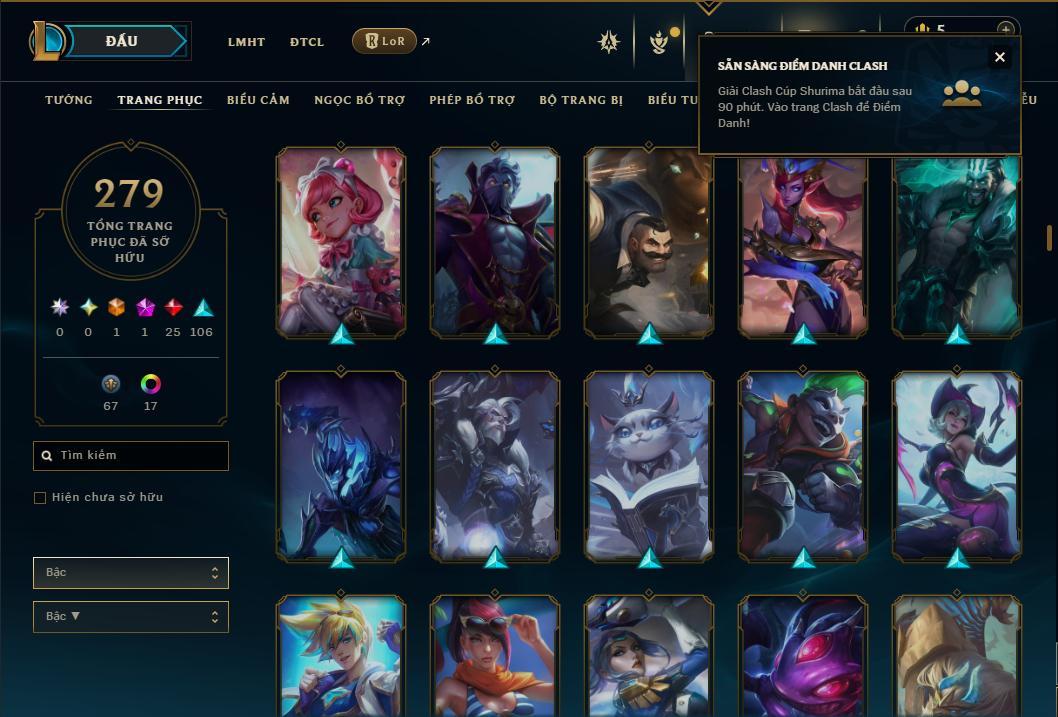Show the BỘ TRANG BỊ tab
Screen dimensions: 1058x717
(581, 100)
